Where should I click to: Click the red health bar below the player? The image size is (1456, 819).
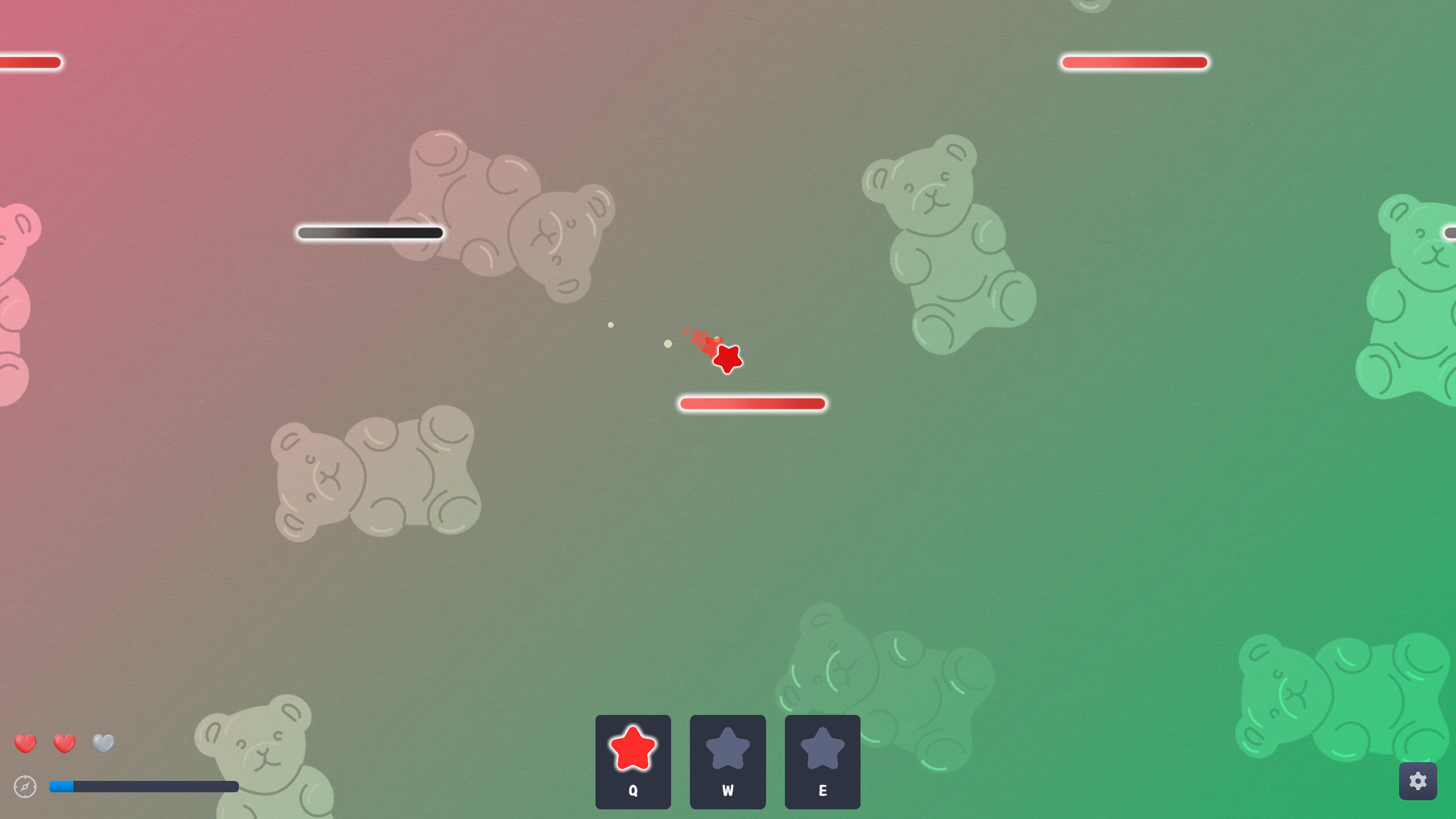pos(753,403)
